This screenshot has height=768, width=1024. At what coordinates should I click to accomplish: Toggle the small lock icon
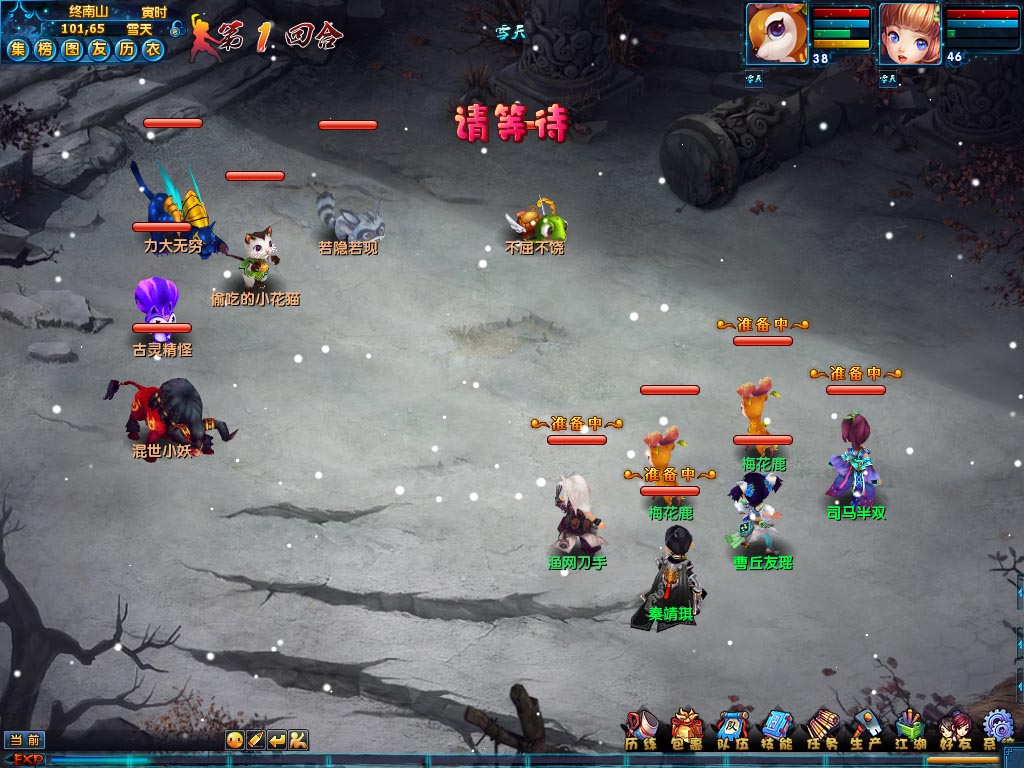tap(176, 28)
